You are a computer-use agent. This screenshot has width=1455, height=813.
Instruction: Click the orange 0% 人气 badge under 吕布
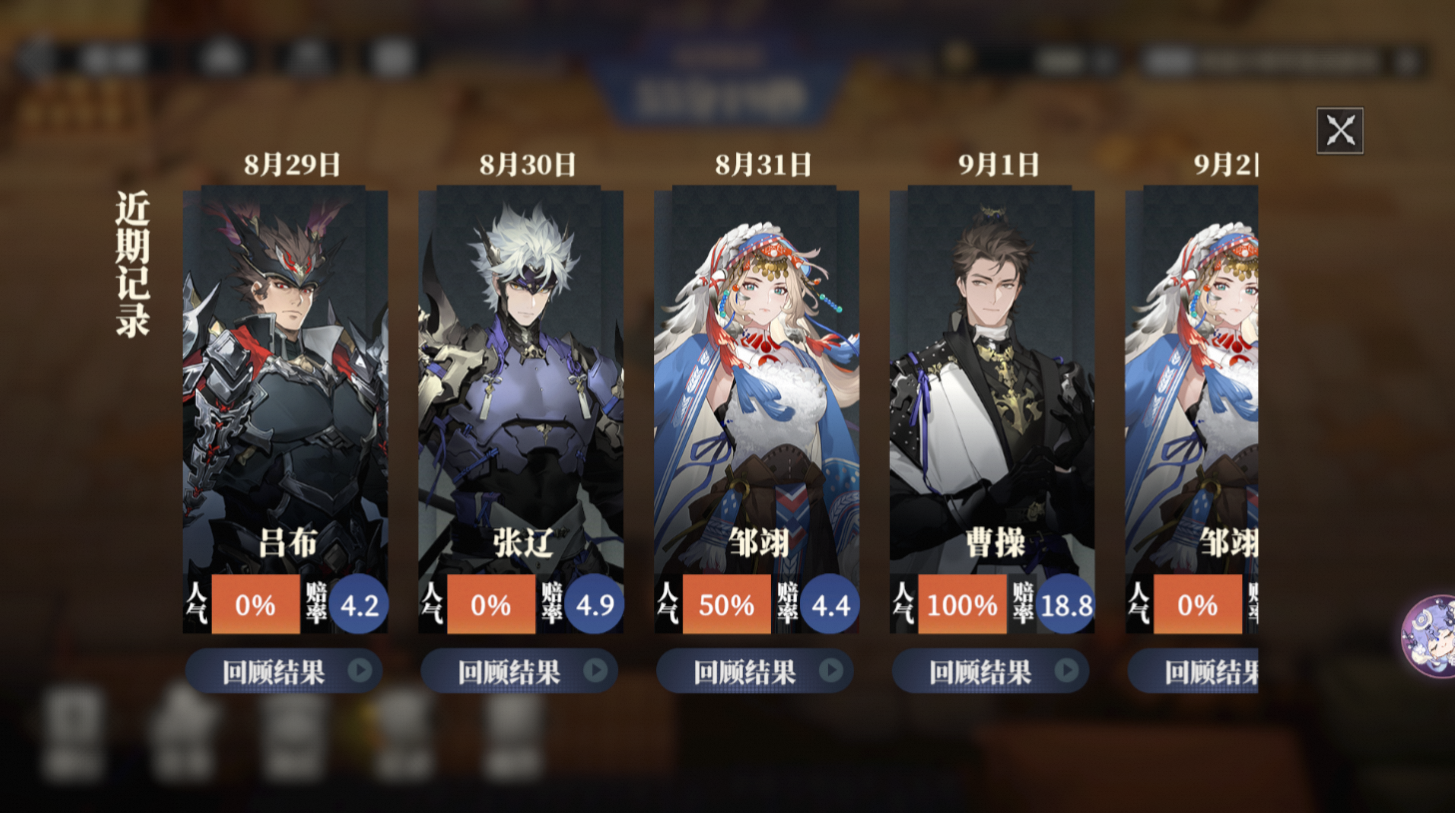tap(254, 604)
